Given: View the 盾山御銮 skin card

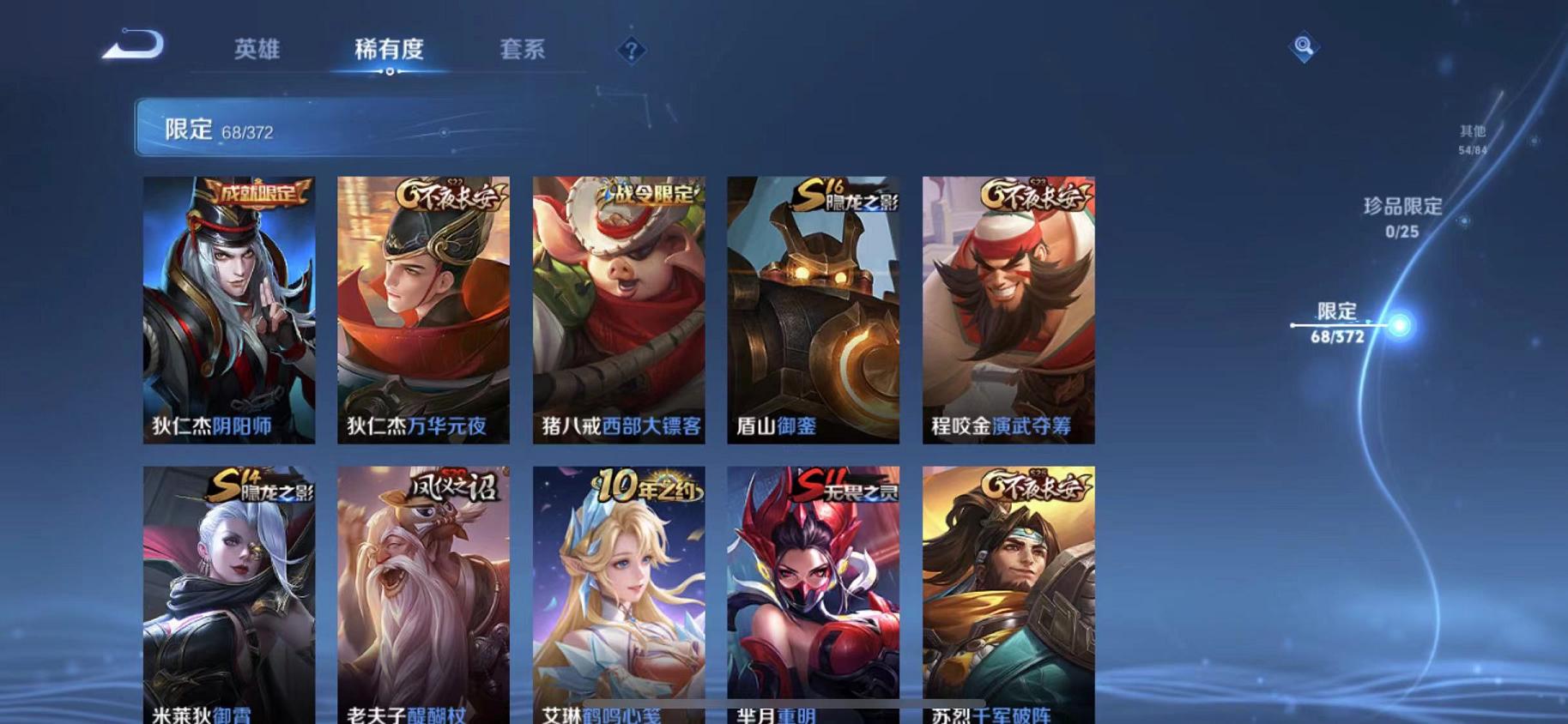Looking at the screenshot, I should click(814, 309).
